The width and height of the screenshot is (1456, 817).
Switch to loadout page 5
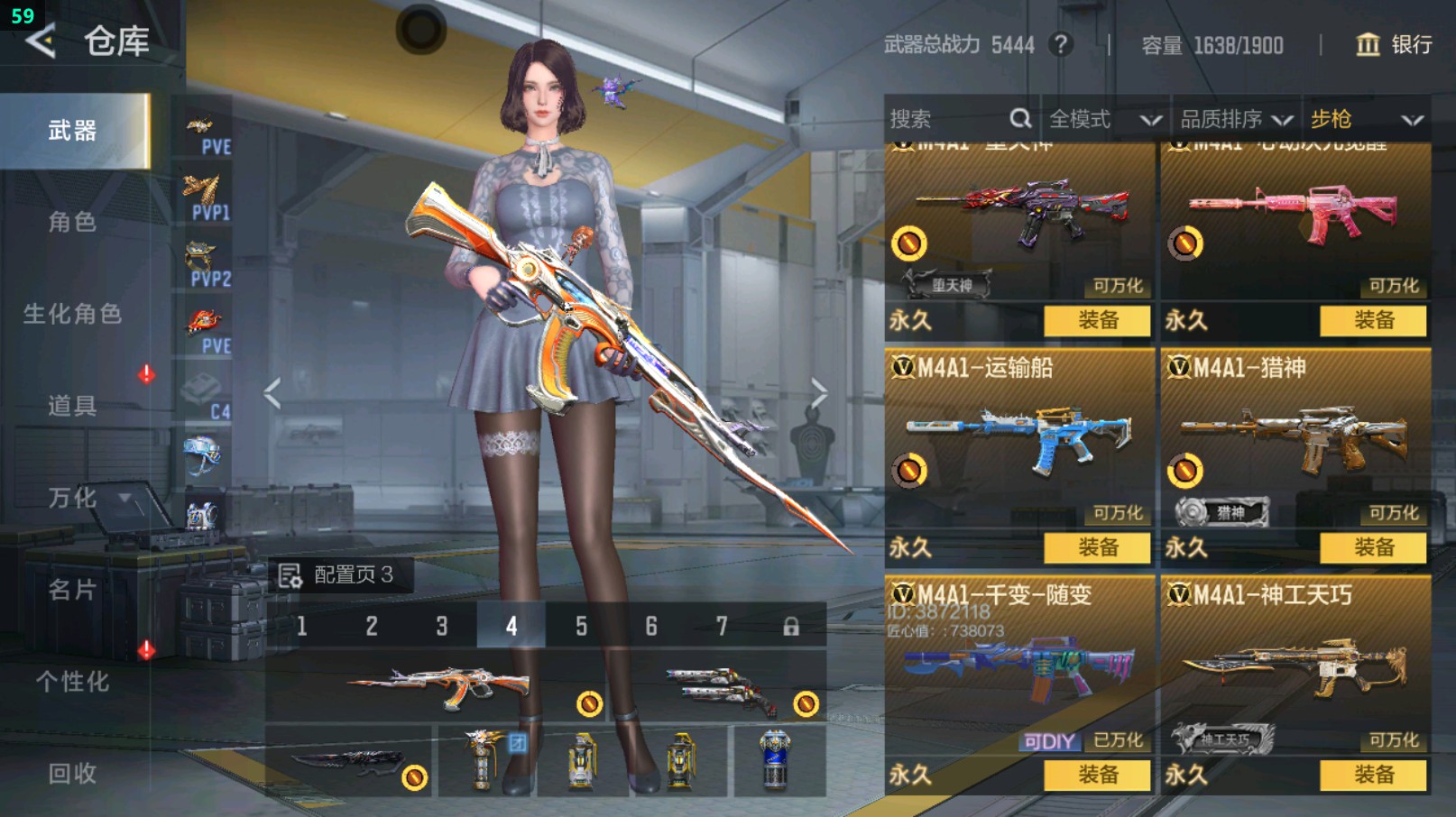pyautogui.click(x=581, y=626)
